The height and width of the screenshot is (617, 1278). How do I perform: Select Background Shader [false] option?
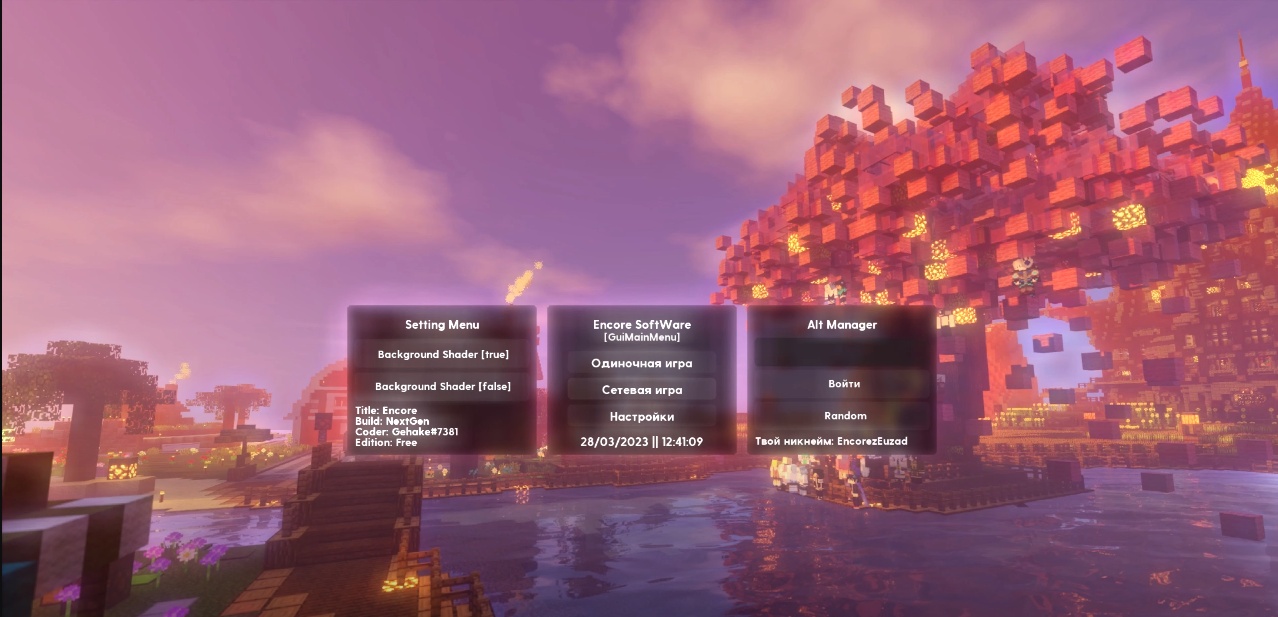click(x=442, y=386)
